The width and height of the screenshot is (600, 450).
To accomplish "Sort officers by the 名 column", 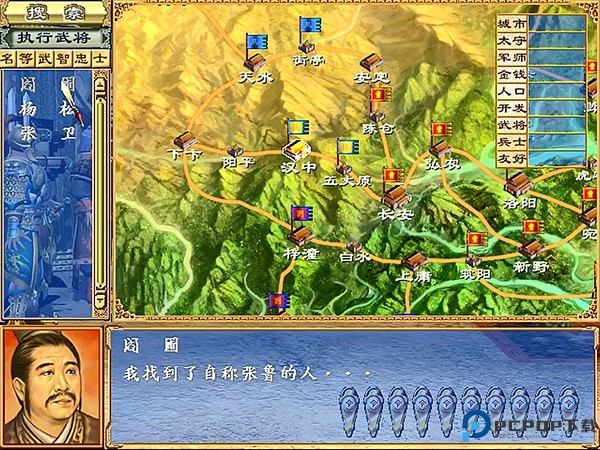I will point(9,59).
